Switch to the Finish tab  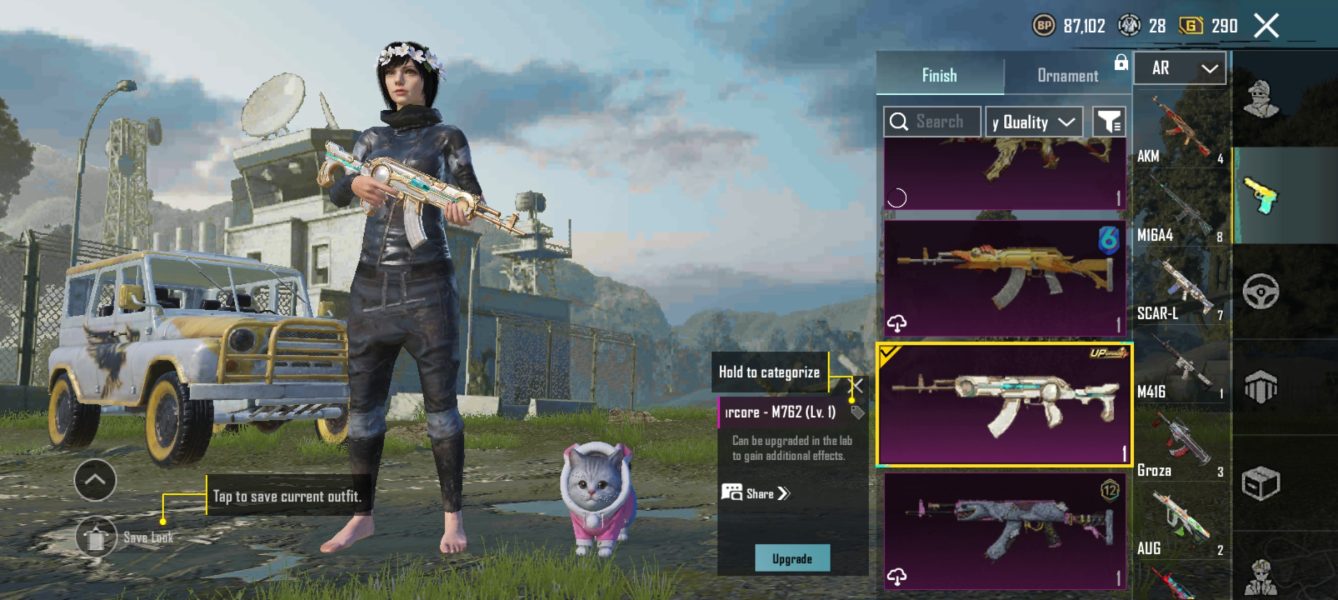(x=939, y=75)
